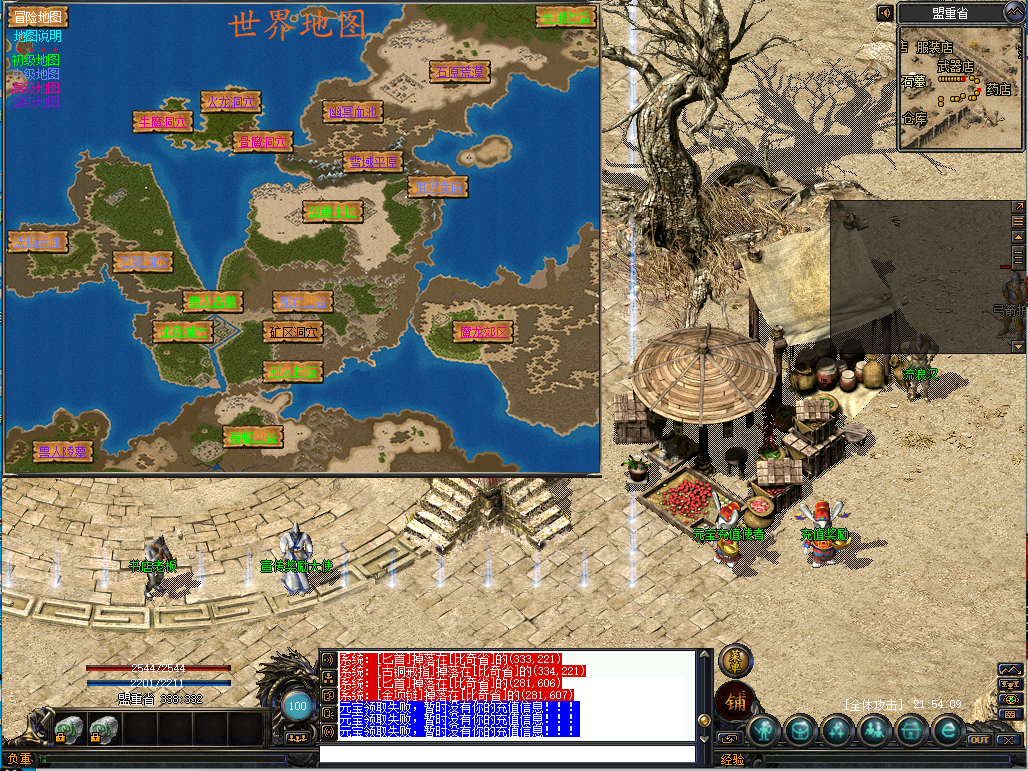Open the red 铺 shop button
This screenshot has height=771, width=1028.
point(734,701)
